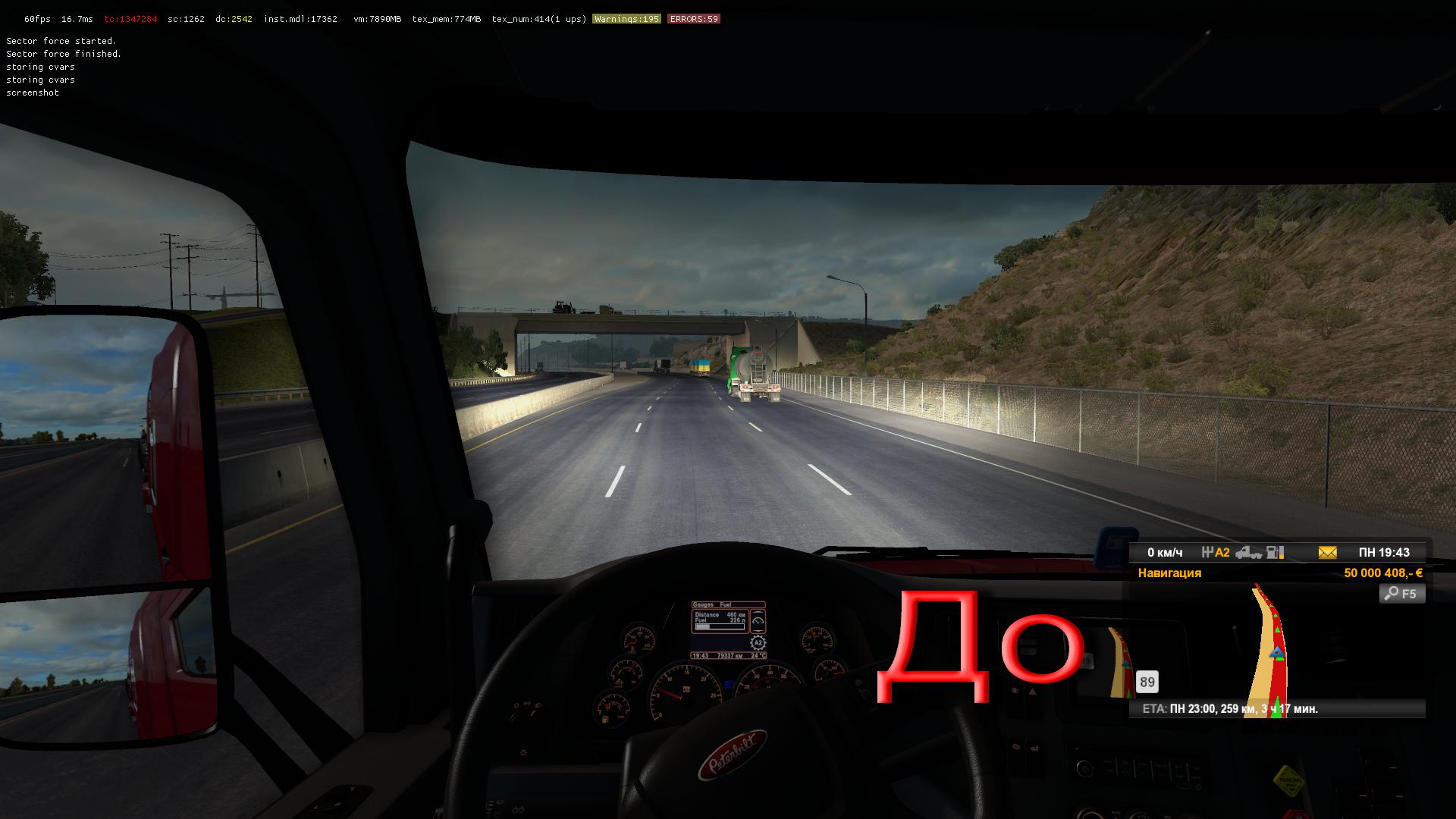Select the A2 gear cog on the dashboard display
This screenshot has height=819, width=1456.
(x=759, y=642)
